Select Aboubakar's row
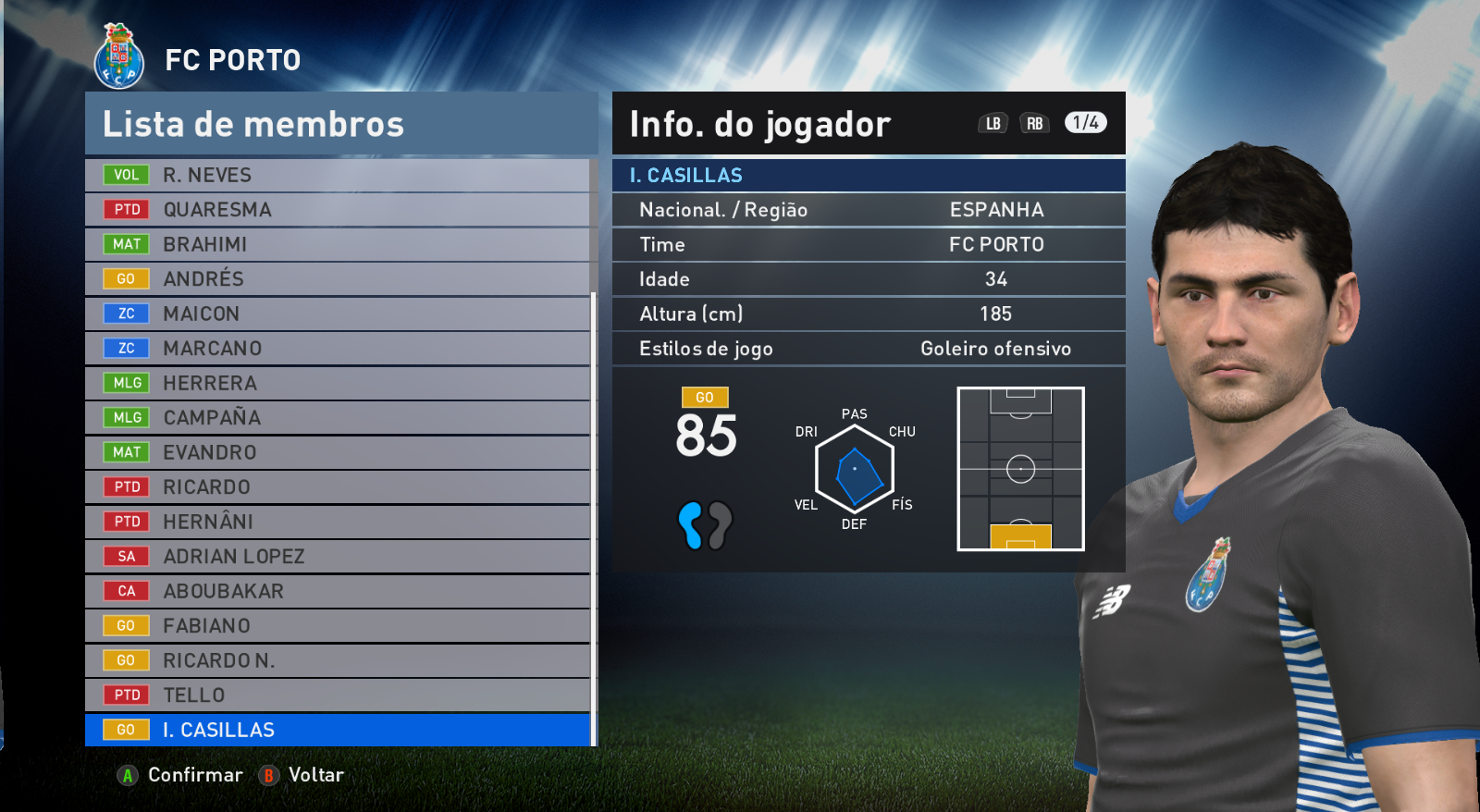Image resolution: width=1480 pixels, height=812 pixels. [x=338, y=591]
